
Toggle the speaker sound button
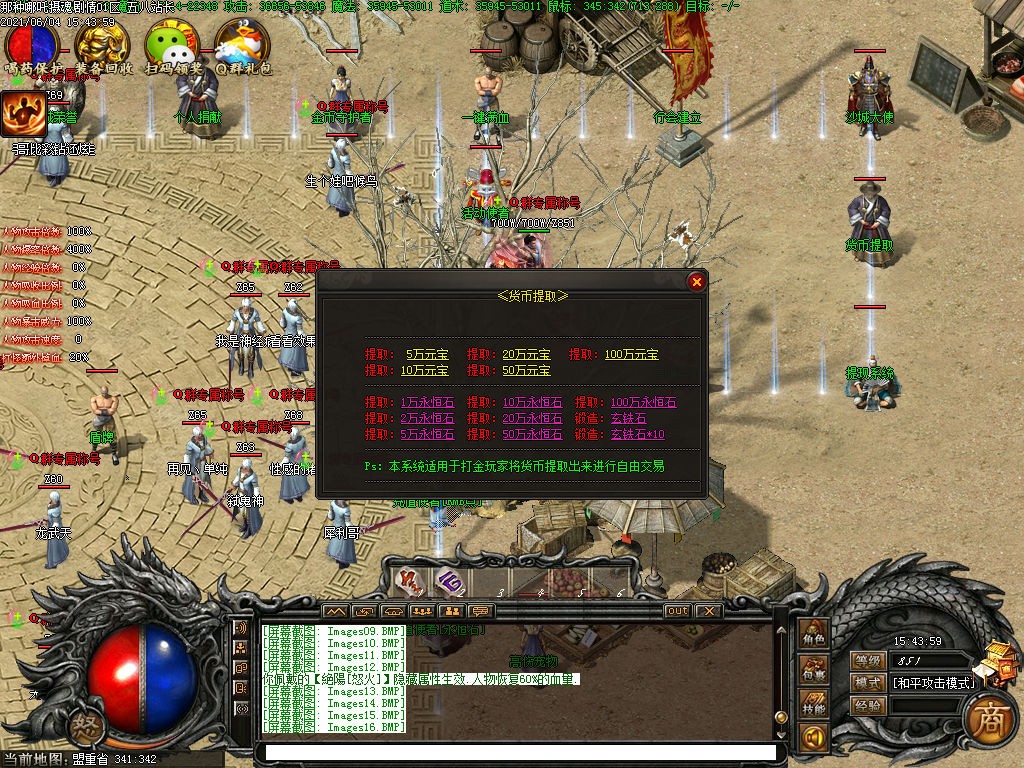pyautogui.click(x=813, y=738)
